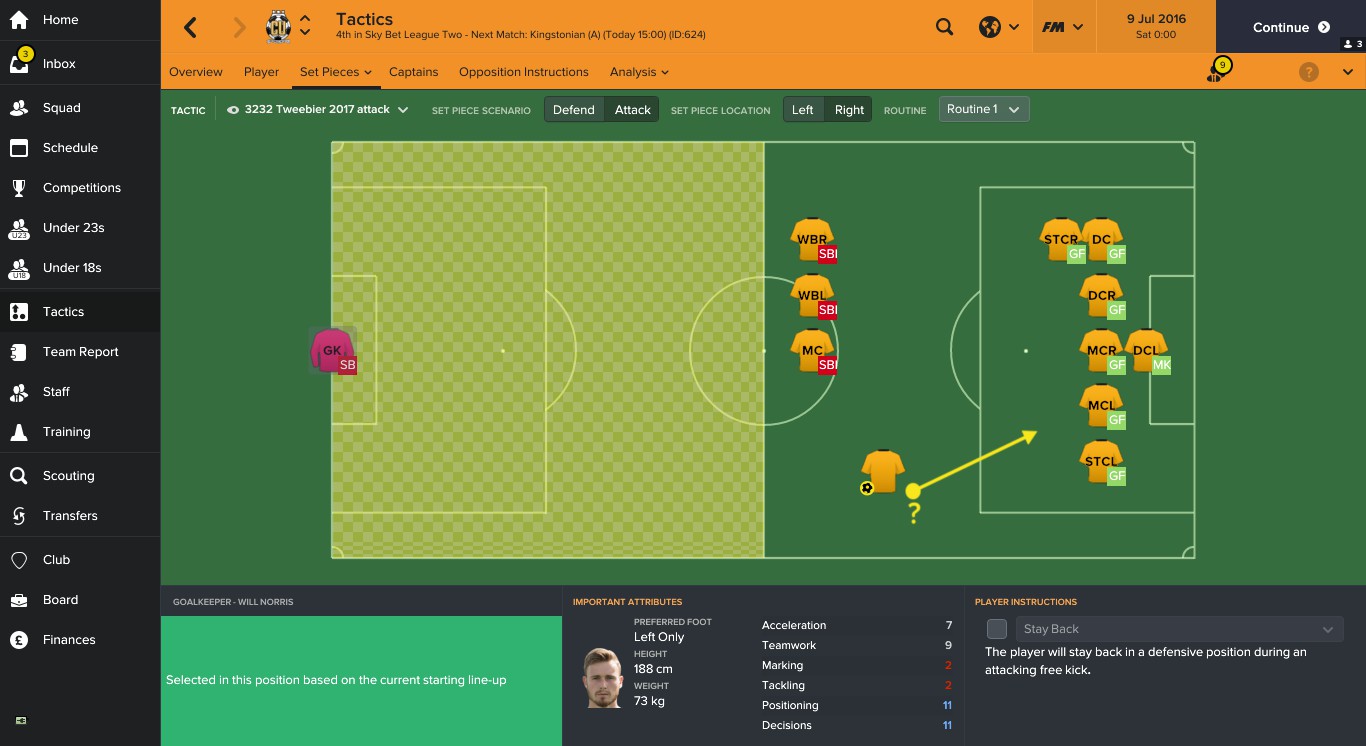This screenshot has height=746, width=1366.
Task: Select the GK shirt on the pitch
Action: pyautogui.click(x=331, y=350)
